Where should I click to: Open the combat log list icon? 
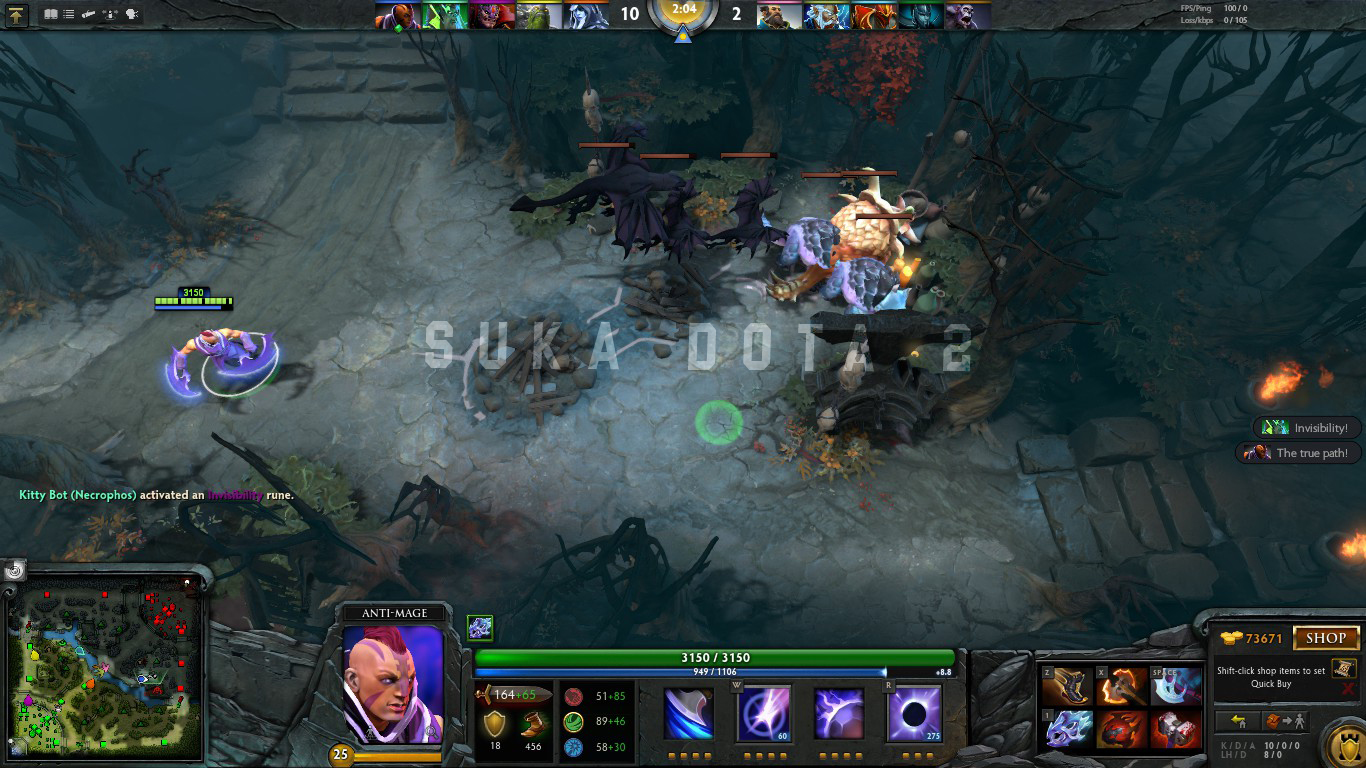[68, 14]
